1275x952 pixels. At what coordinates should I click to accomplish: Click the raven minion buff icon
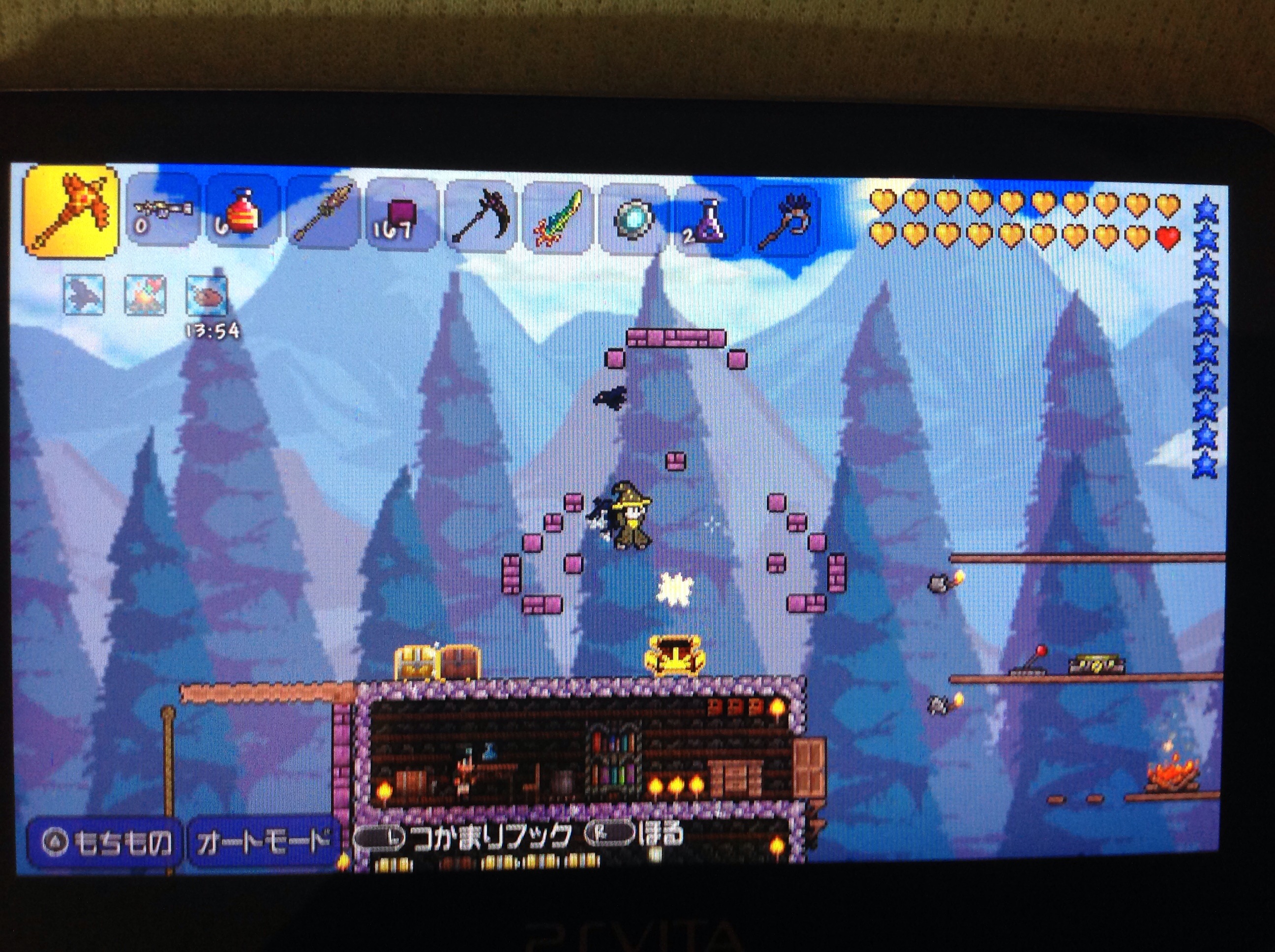click(x=84, y=295)
